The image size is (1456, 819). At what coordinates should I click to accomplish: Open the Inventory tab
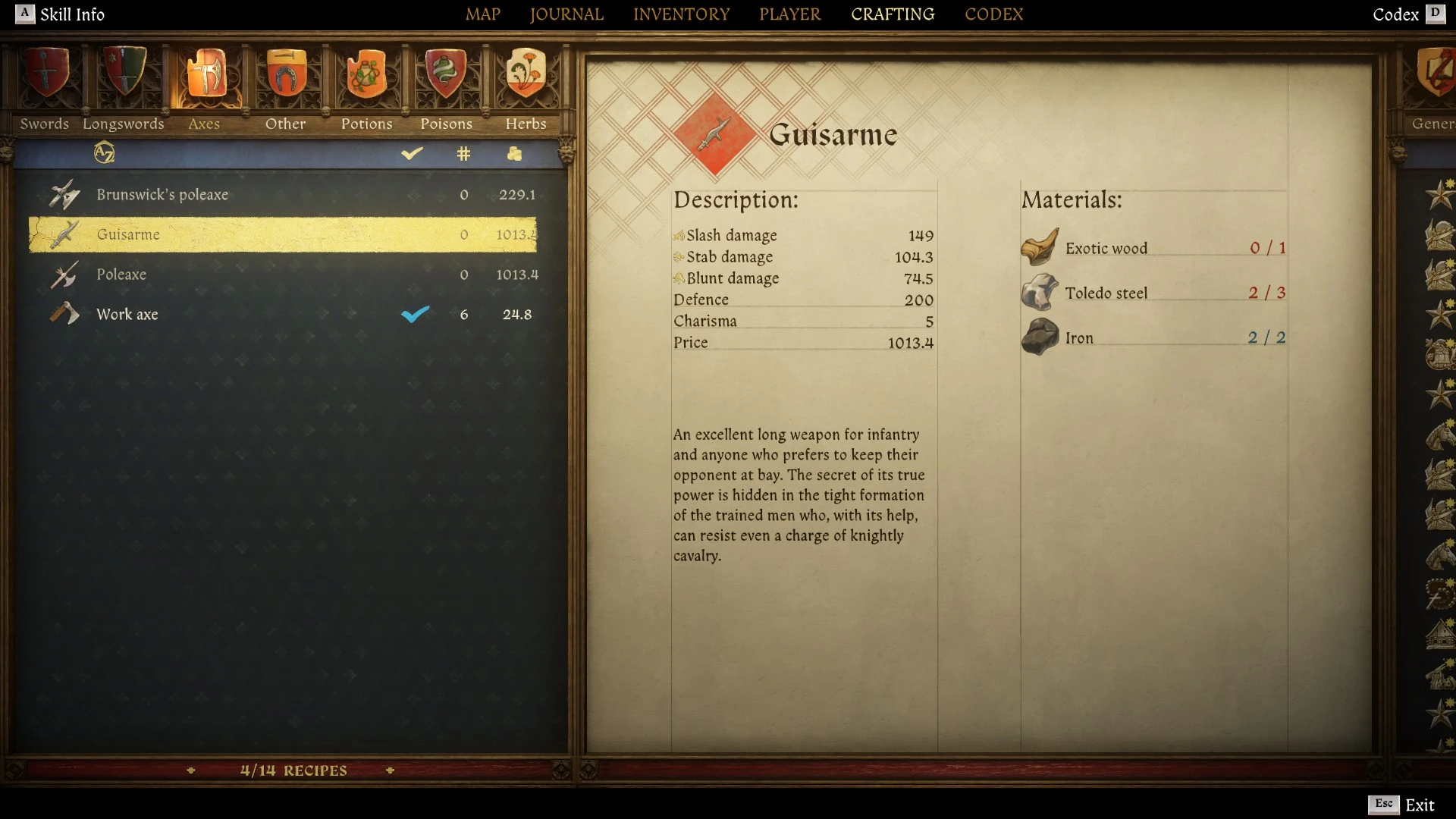point(681,14)
